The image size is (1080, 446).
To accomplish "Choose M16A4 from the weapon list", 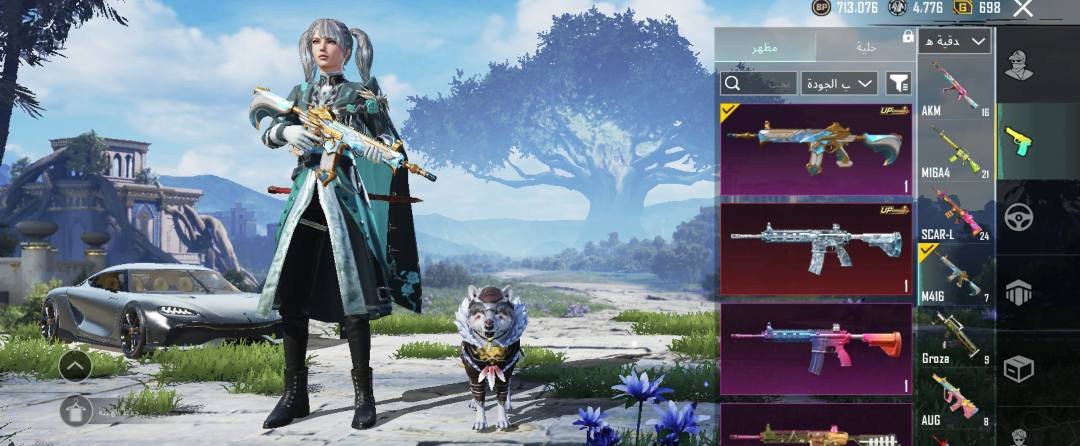I will click(x=955, y=151).
